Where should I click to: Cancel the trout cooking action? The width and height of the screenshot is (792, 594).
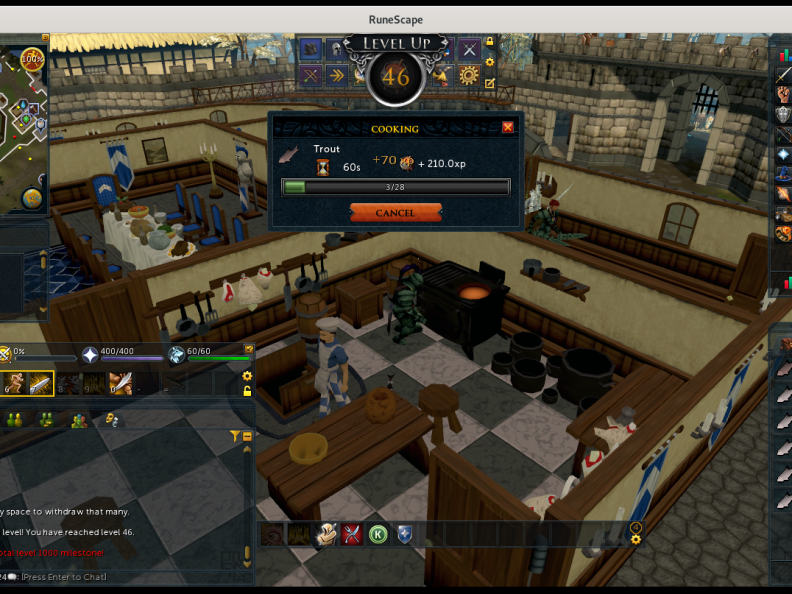[395, 212]
